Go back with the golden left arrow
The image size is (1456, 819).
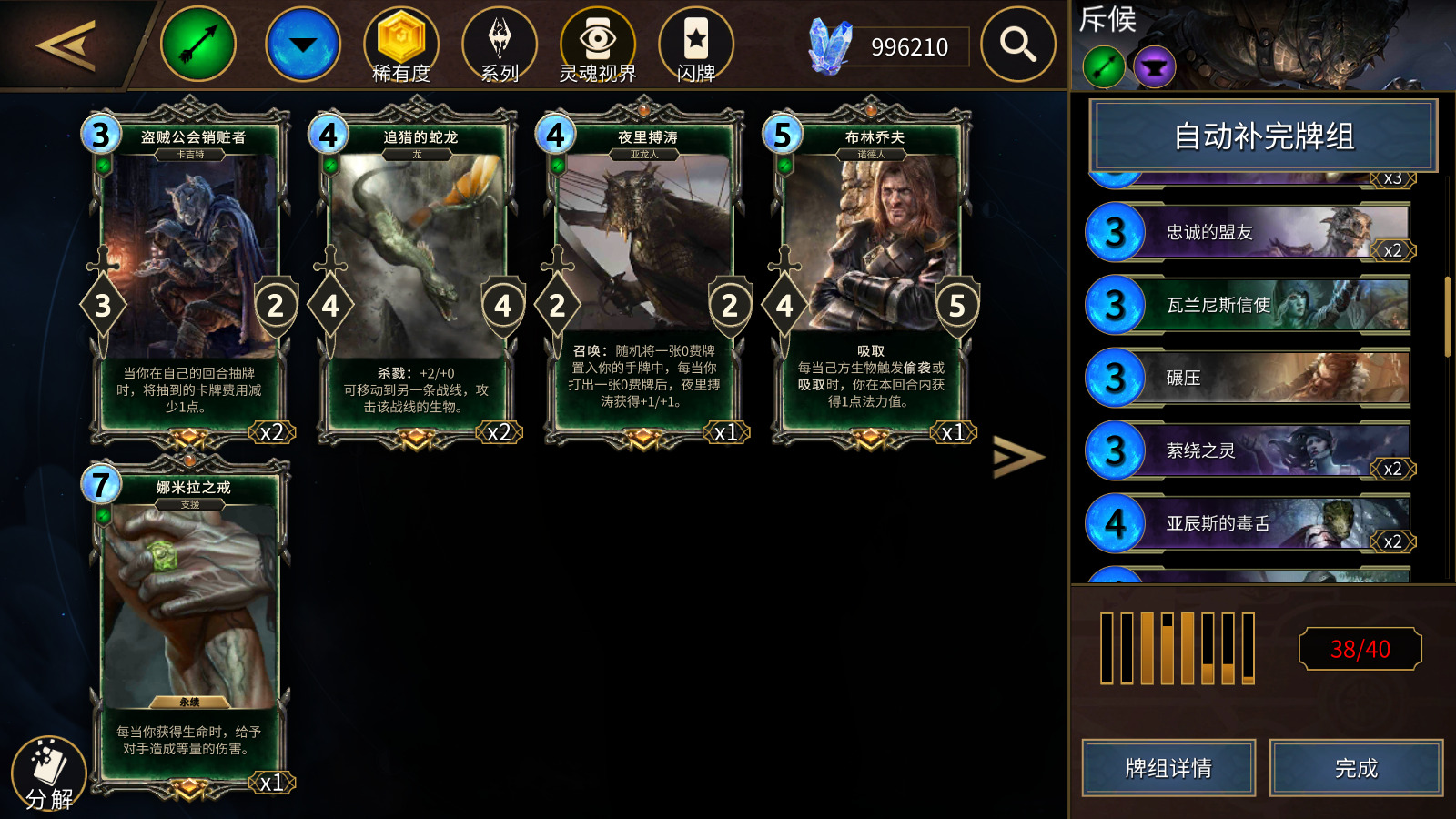(66, 45)
